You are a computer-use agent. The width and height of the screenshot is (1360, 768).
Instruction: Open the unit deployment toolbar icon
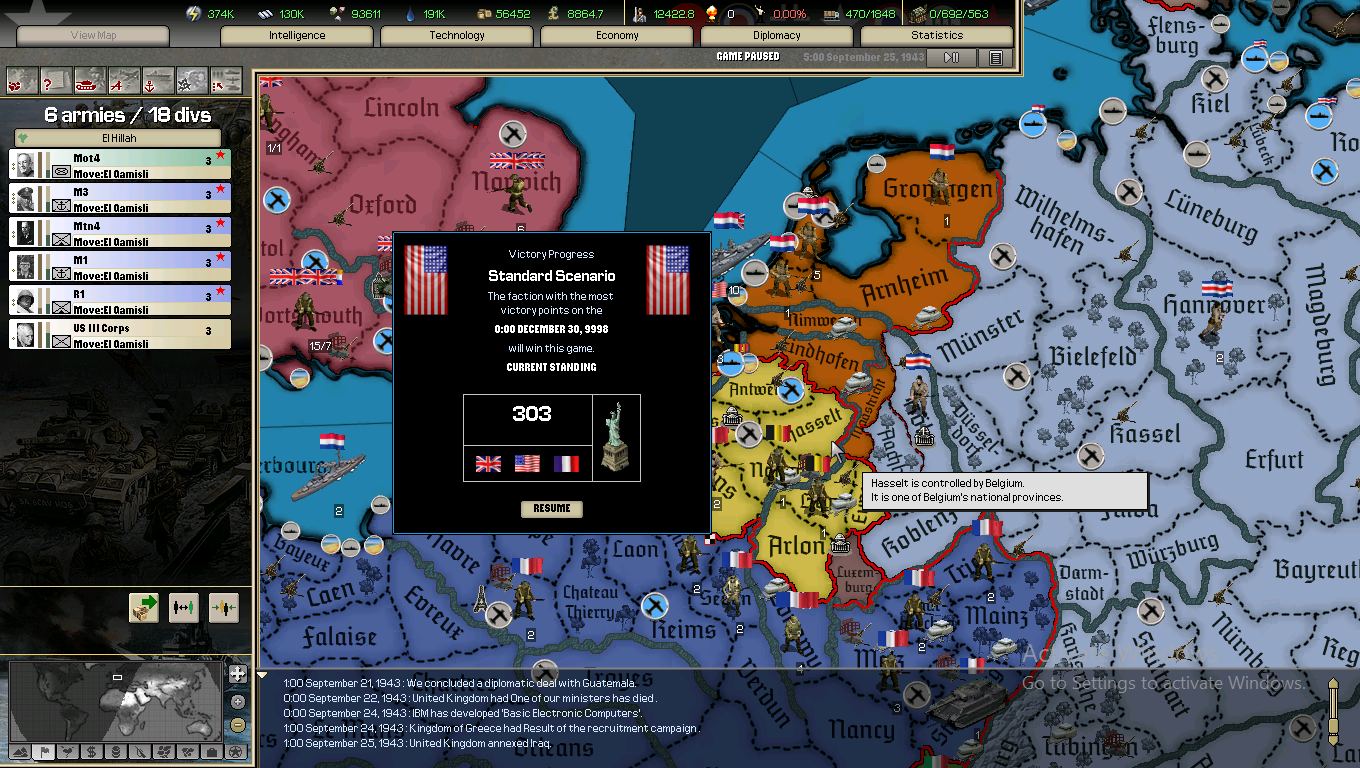coord(224,81)
